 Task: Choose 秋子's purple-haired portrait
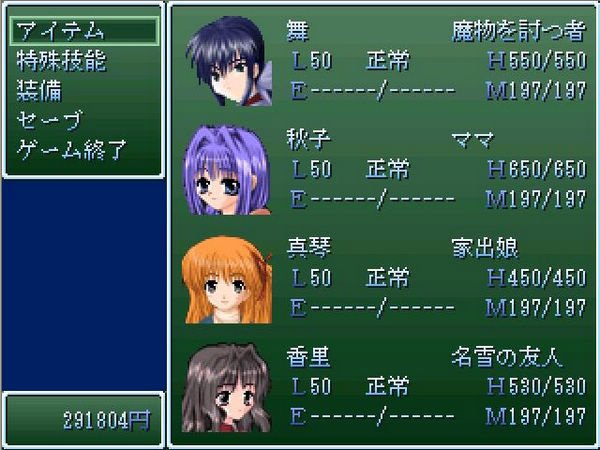(x=222, y=169)
